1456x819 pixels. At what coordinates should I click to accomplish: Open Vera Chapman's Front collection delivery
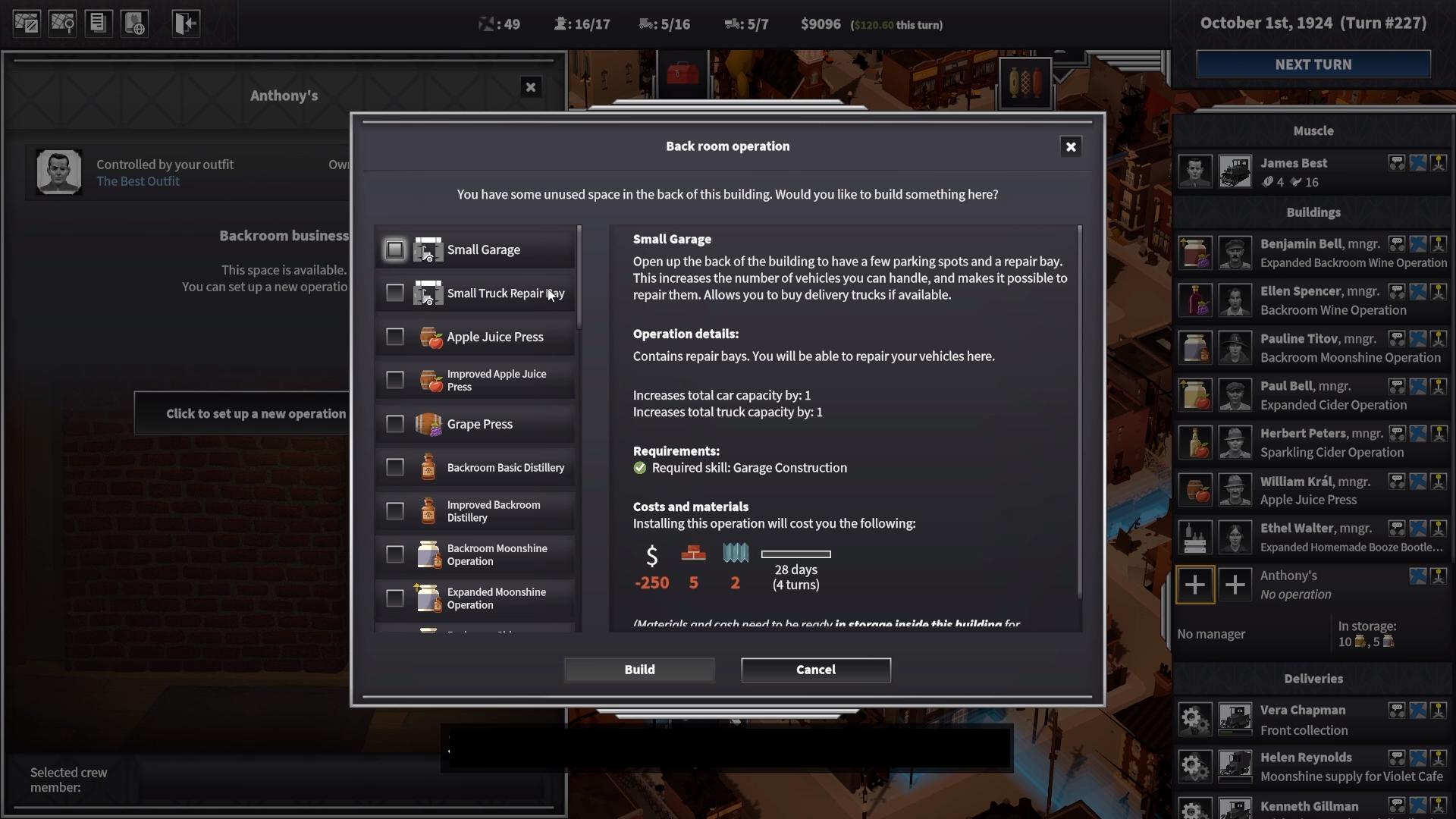pyautogui.click(x=1303, y=720)
